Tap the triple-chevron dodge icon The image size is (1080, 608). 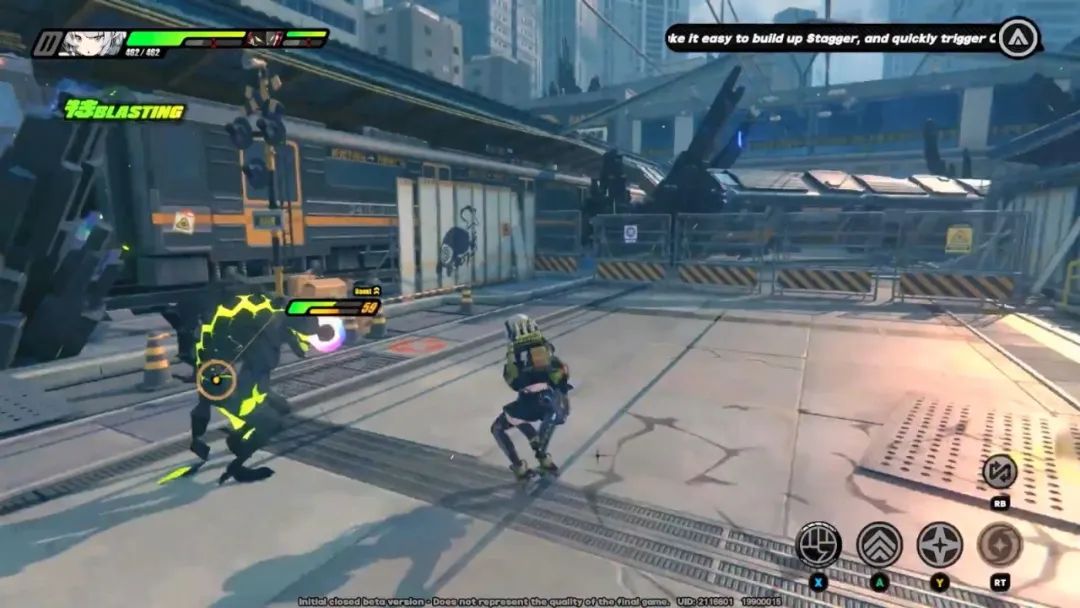pyautogui.click(x=879, y=544)
